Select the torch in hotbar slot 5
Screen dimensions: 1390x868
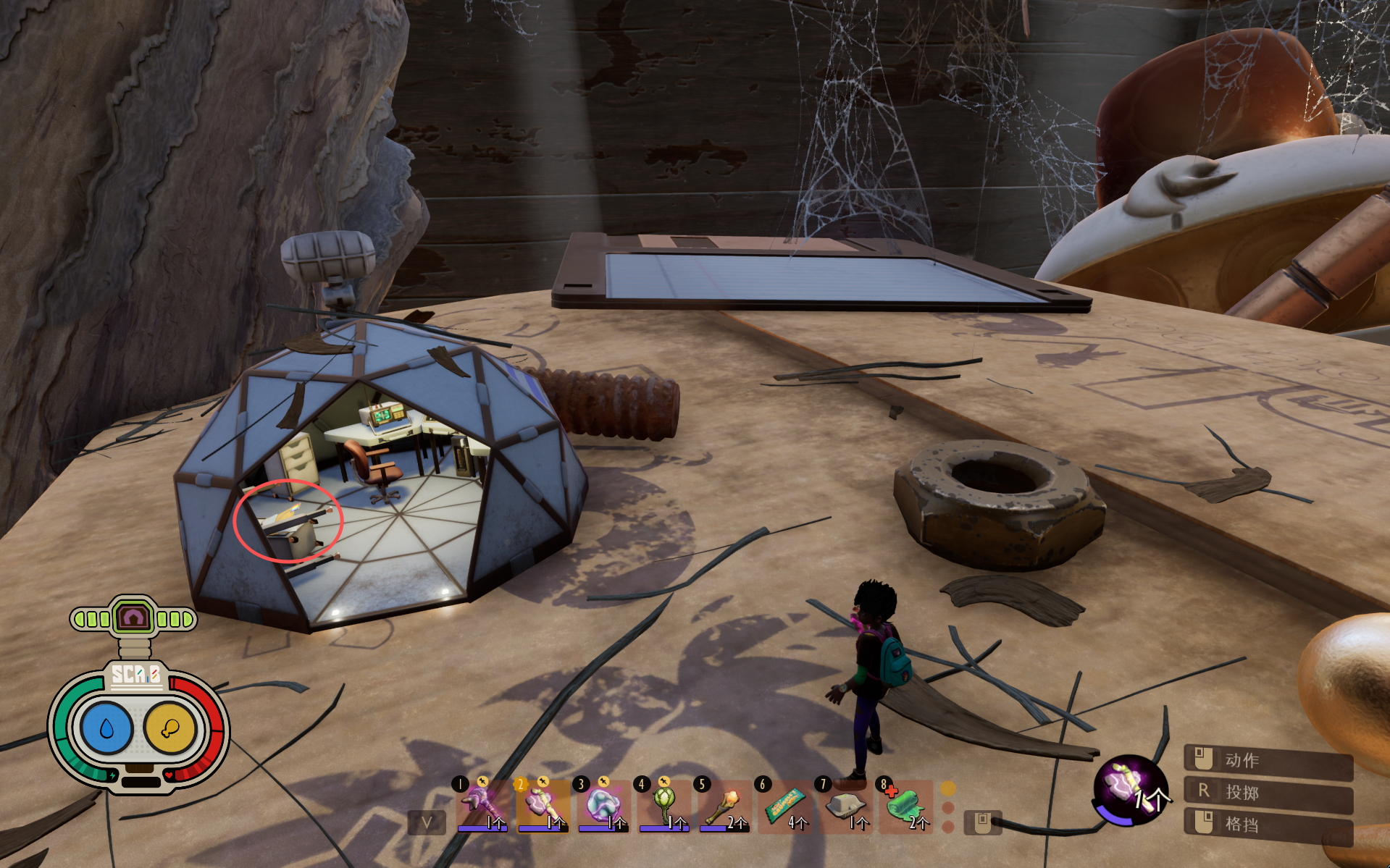[724, 805]
